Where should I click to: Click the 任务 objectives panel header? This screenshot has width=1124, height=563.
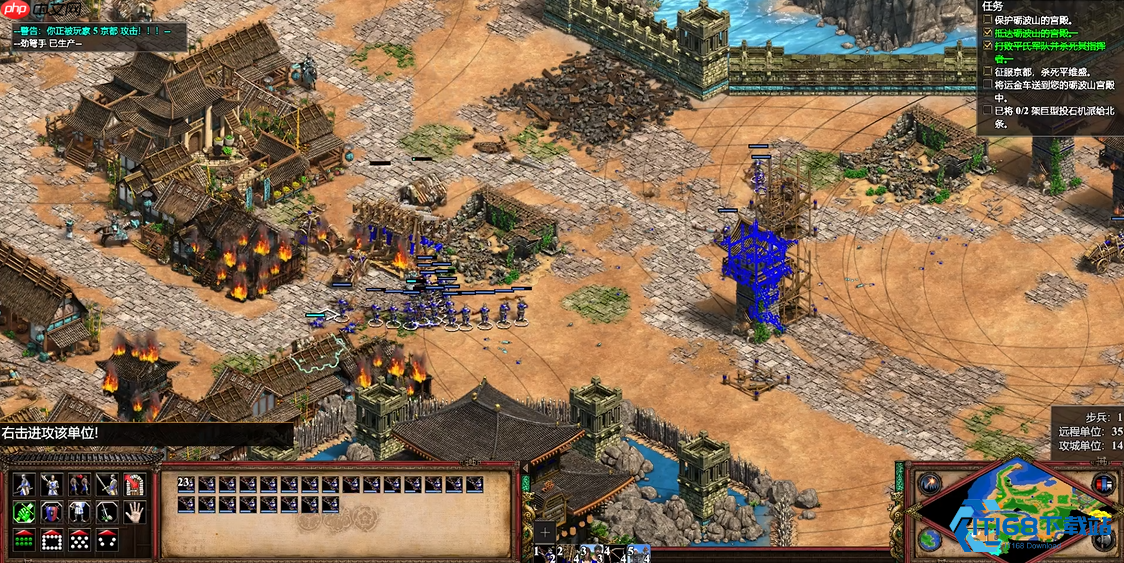pos(994,5)
